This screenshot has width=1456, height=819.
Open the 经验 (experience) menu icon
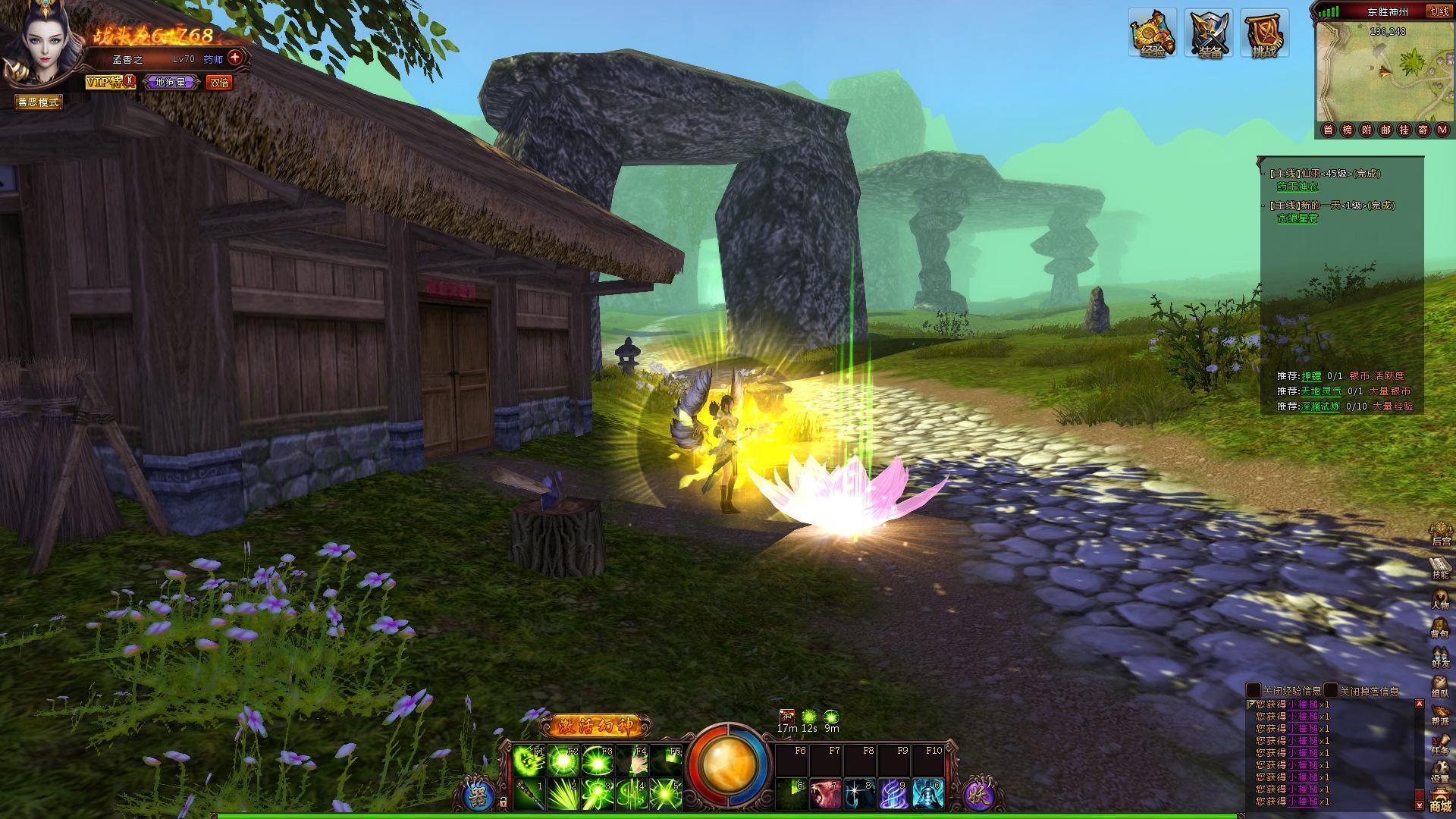pyautogui.click(x=1152, y=33)
